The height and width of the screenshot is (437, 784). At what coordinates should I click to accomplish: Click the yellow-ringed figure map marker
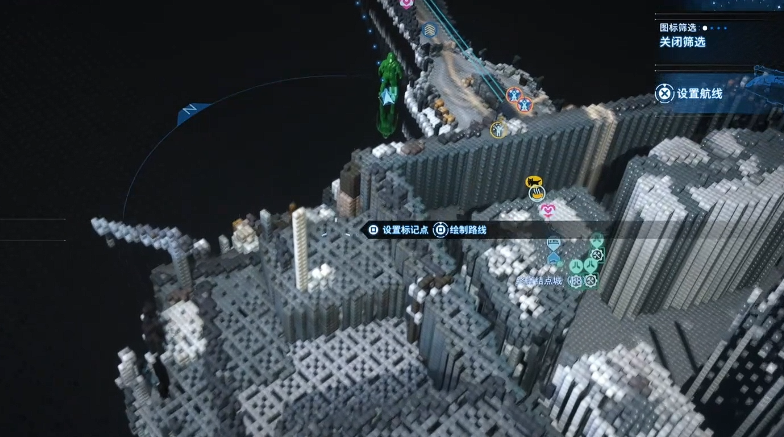click(498, 128)
